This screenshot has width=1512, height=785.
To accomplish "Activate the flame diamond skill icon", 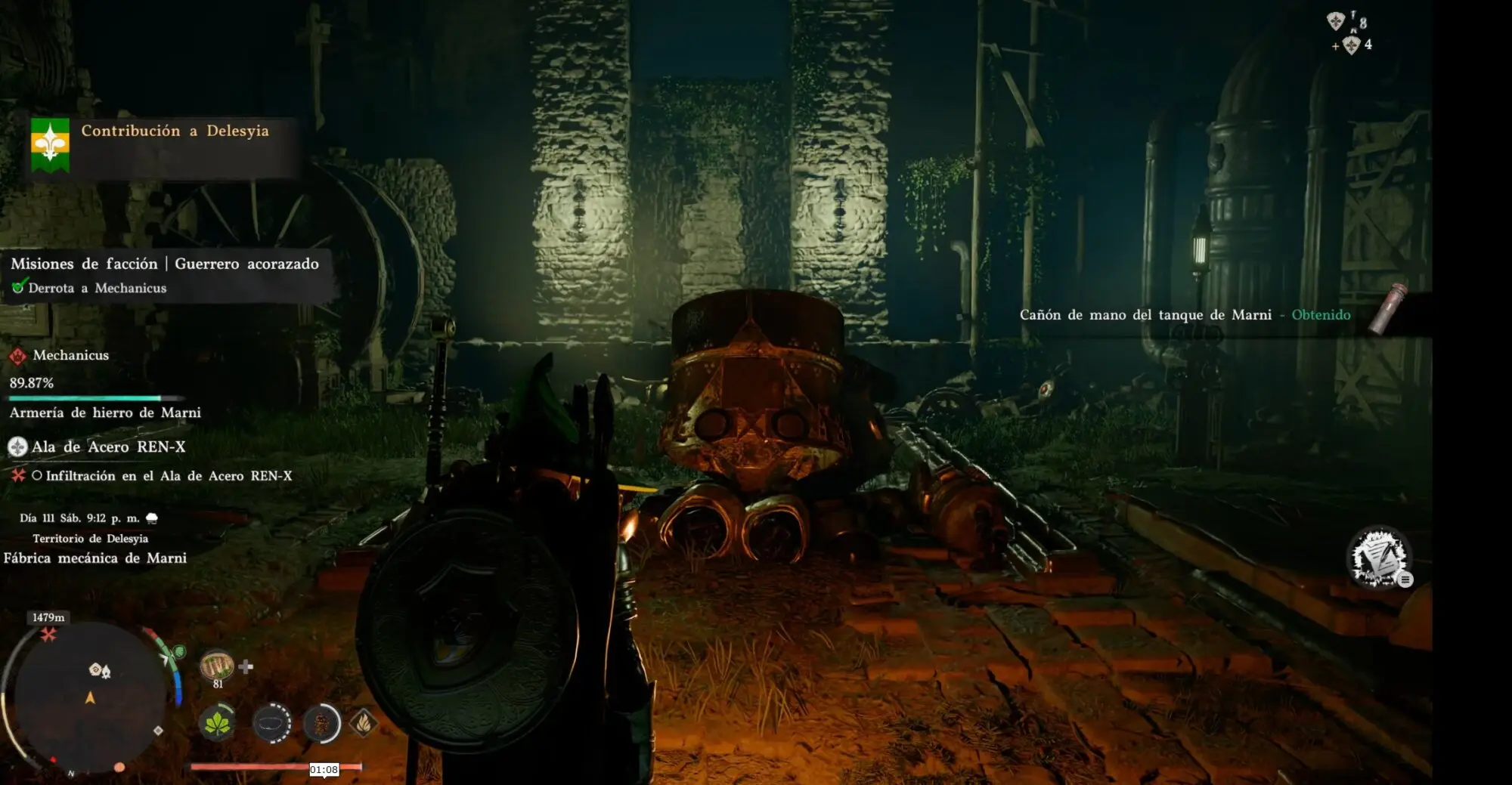I will coord(364,723).
